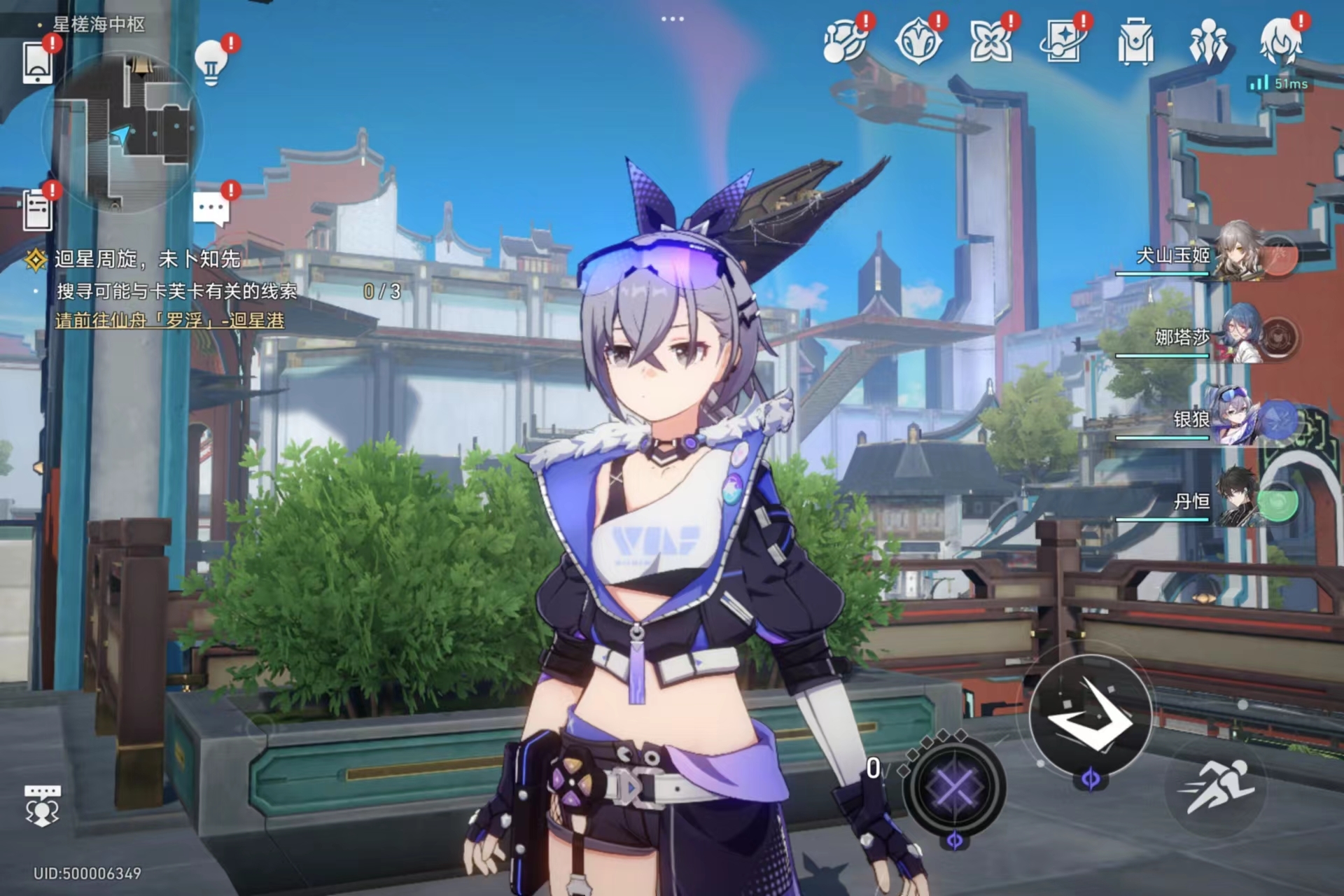Open the character portrait menu icon
The height and width of the screenshot is (896, 1344).
pos(1281,42)
